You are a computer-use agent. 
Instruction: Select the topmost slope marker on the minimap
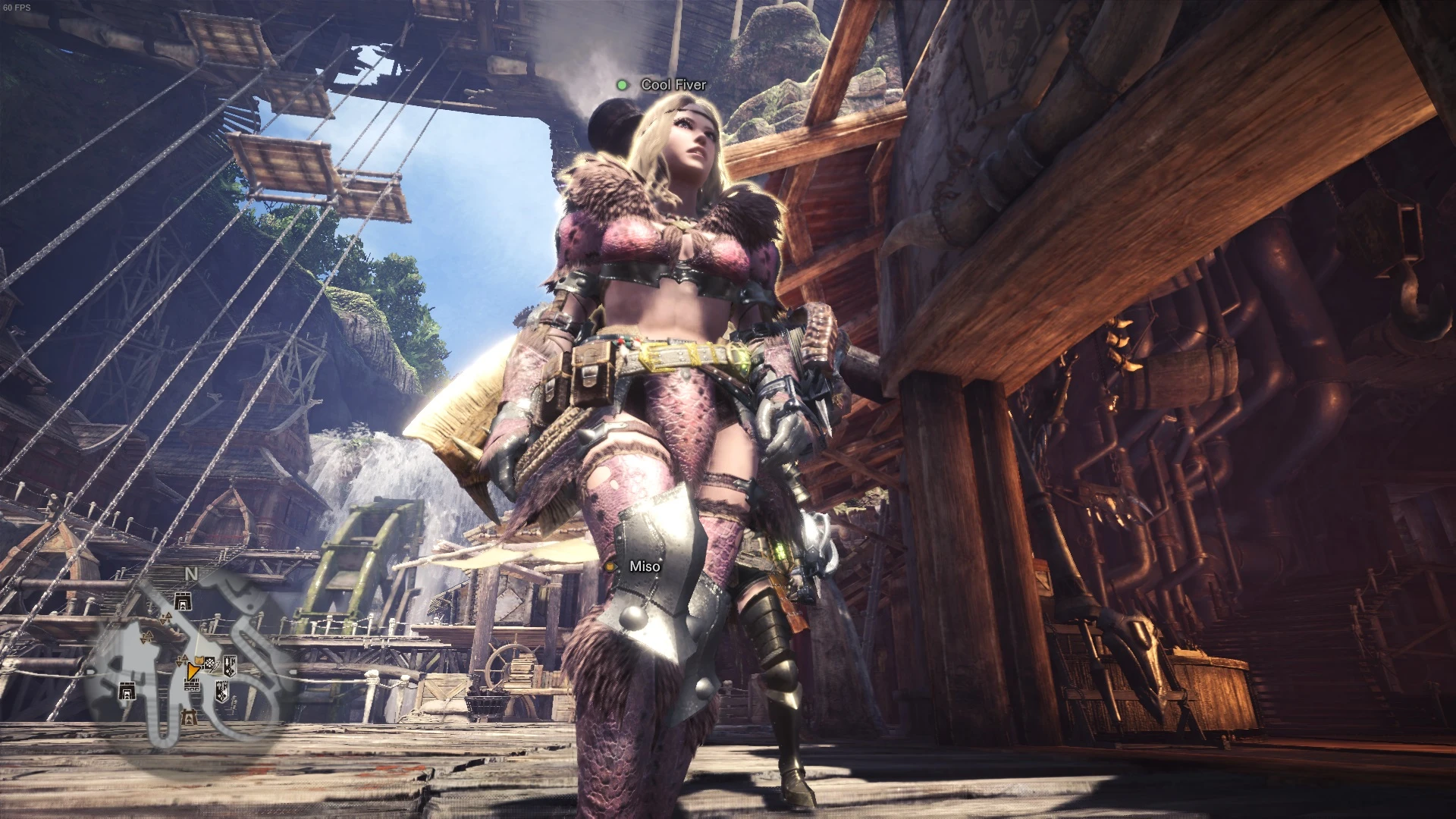(x=166, y=617)
